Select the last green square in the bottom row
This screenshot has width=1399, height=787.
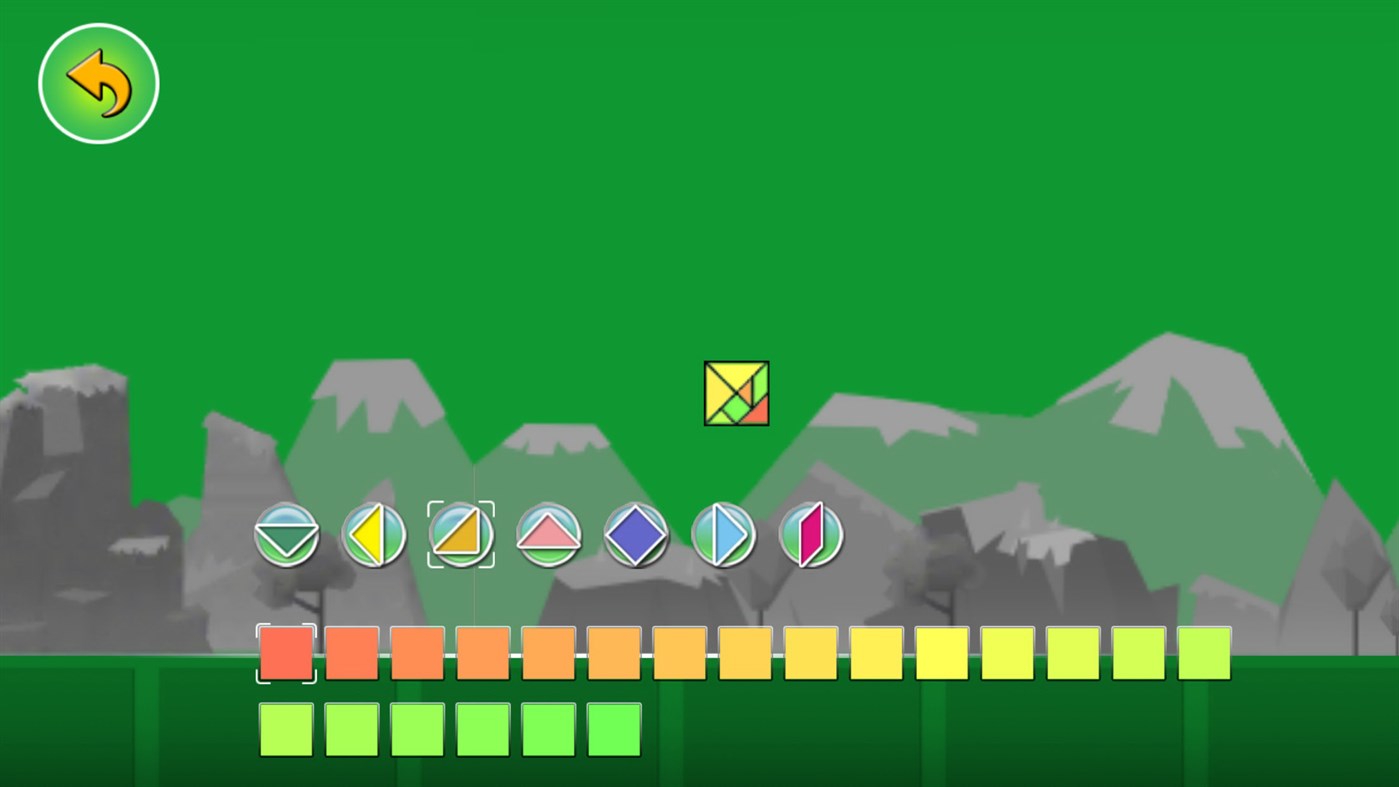coord(613,729)
